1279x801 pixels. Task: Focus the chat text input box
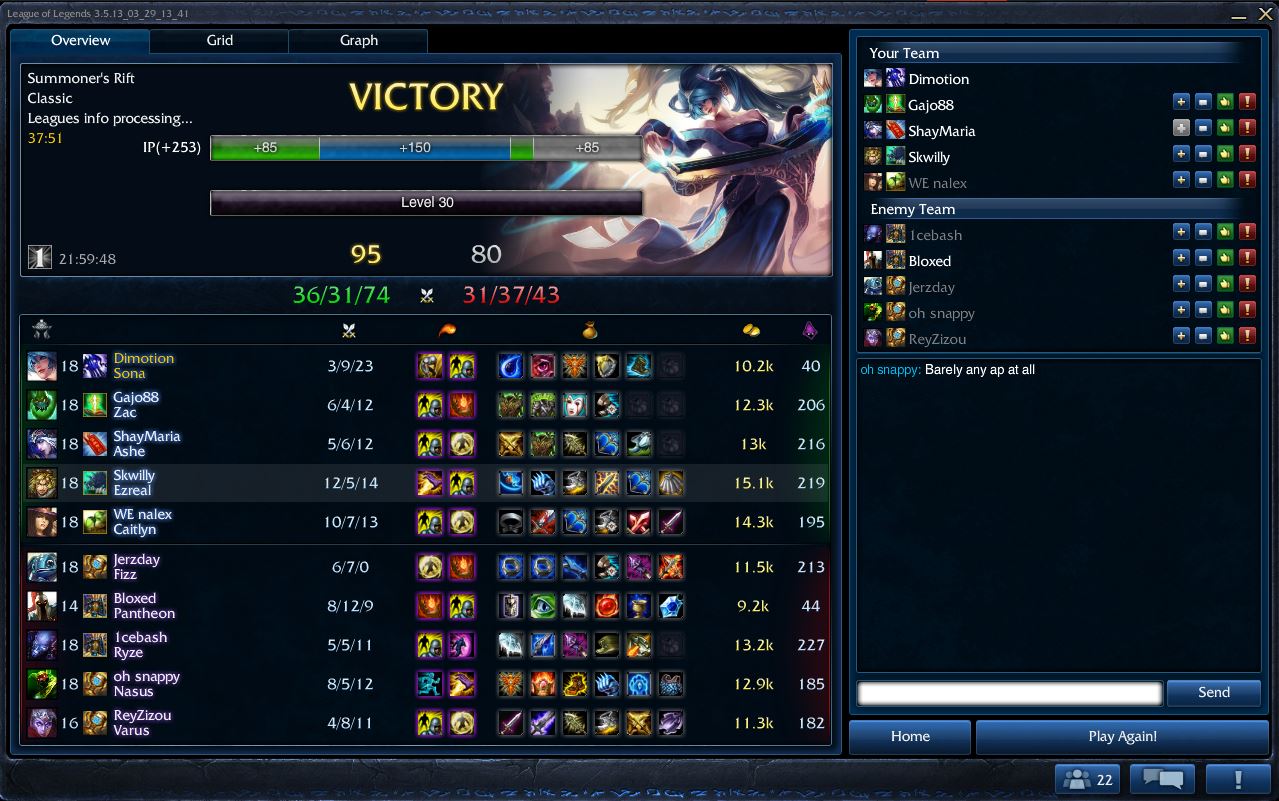pyautogui.click(x=1009, y=693)
